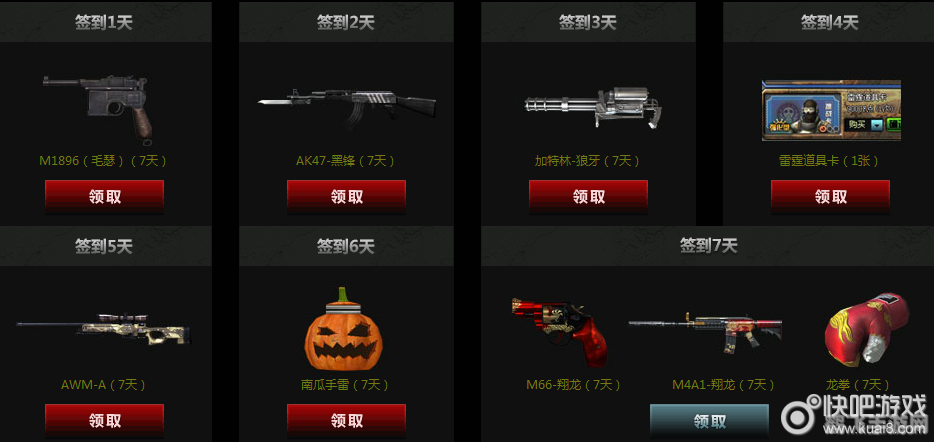Select the pumpkin grenade image

pos(346,330)
